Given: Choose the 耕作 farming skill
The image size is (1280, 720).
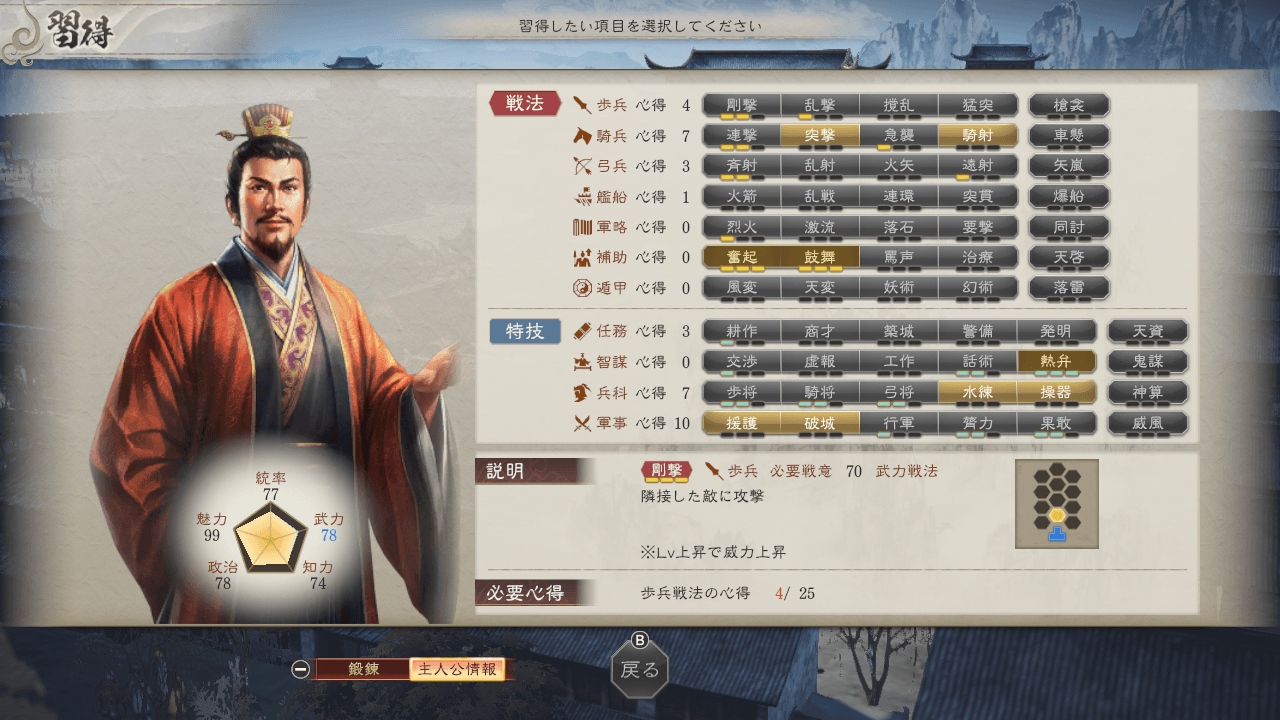Looking at the screenshot, I should click(x=741, y=331).
